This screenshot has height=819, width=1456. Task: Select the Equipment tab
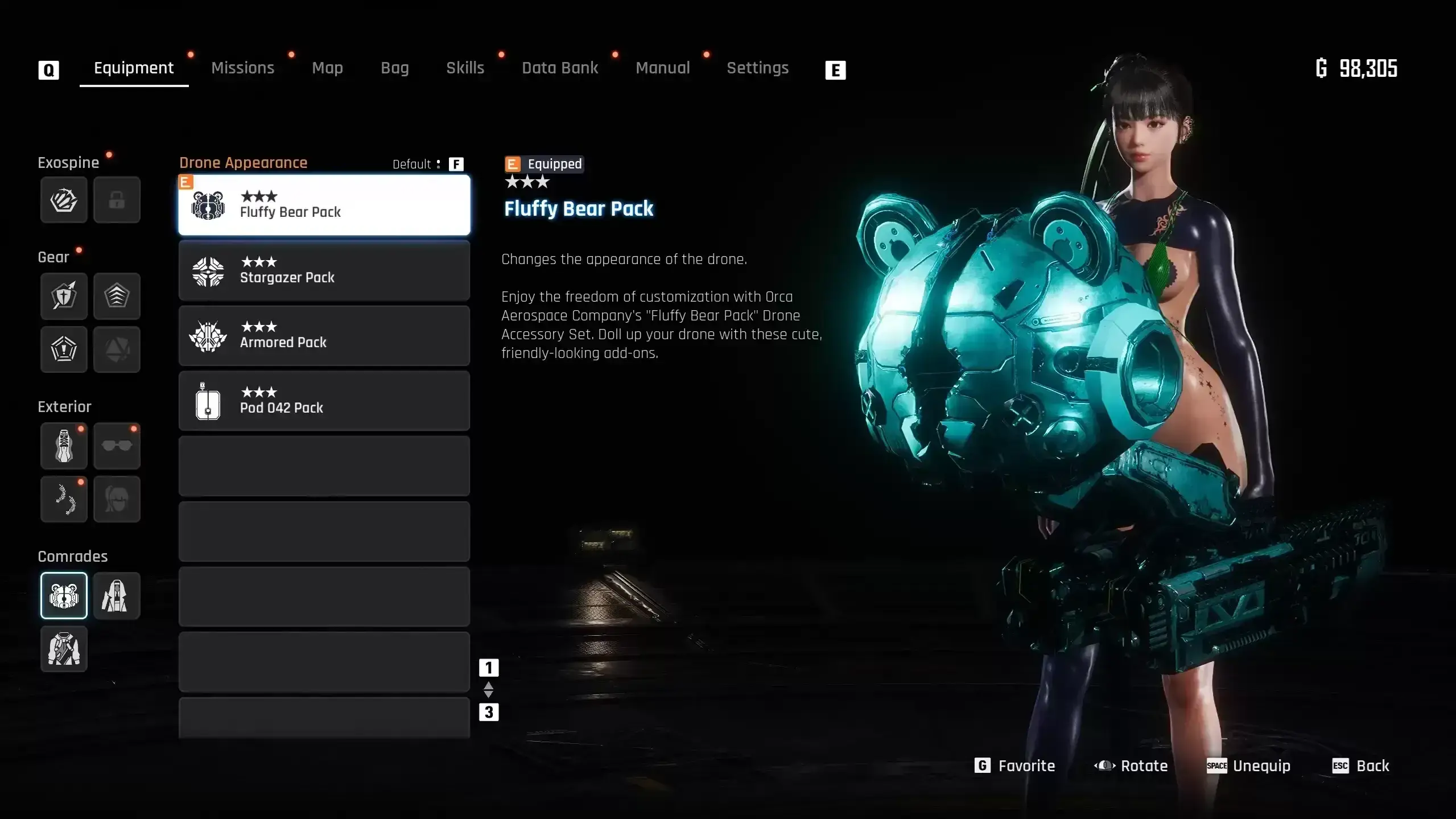tap(134, 68)
